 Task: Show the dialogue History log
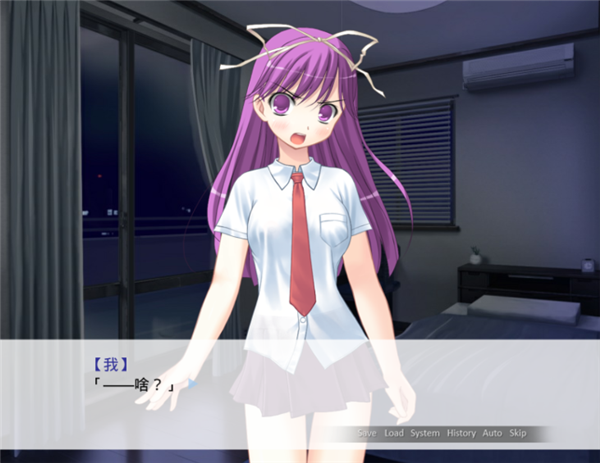point(461,433)
